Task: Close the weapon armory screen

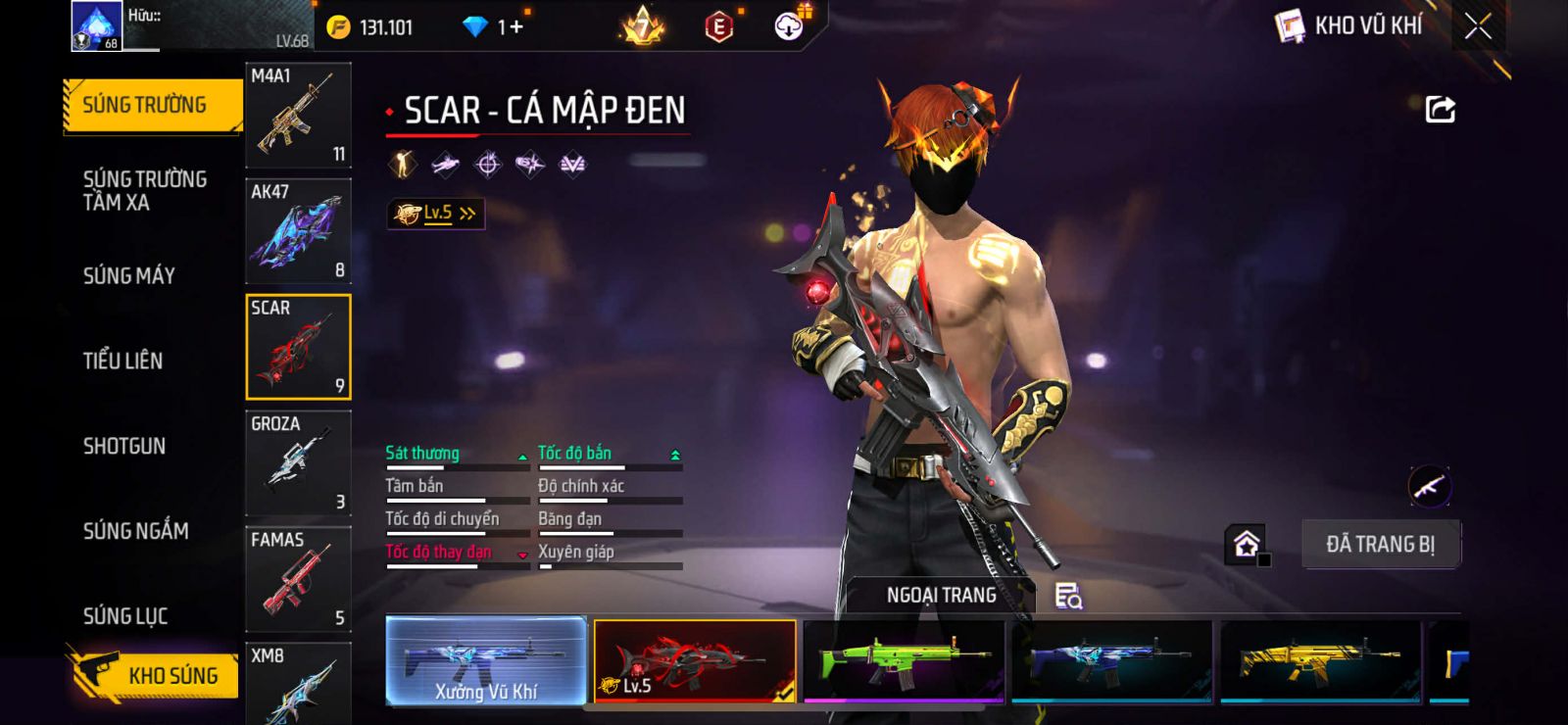Action: coord(1478,26)
